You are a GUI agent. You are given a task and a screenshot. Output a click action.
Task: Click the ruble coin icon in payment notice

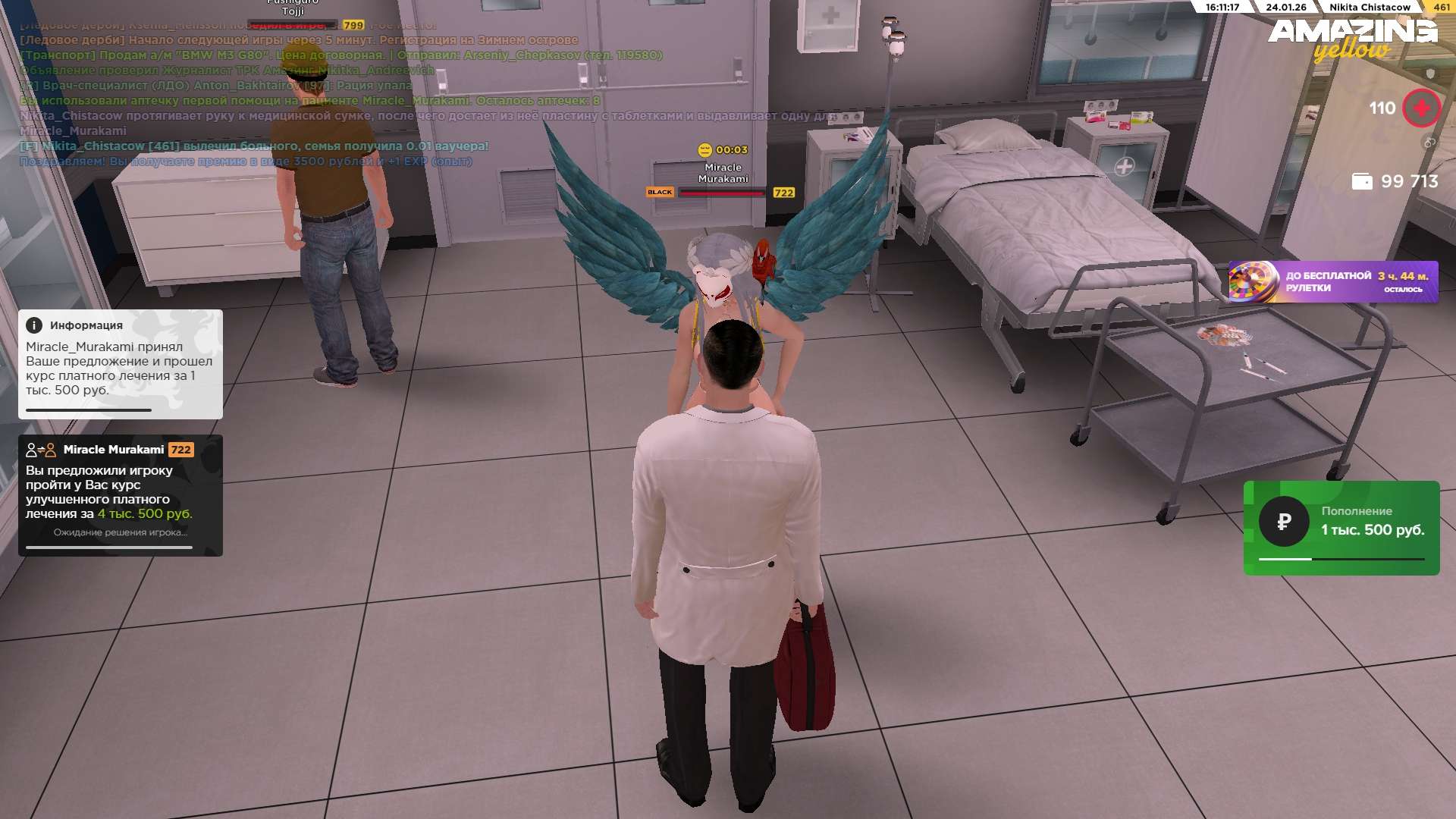(1284, 522)
